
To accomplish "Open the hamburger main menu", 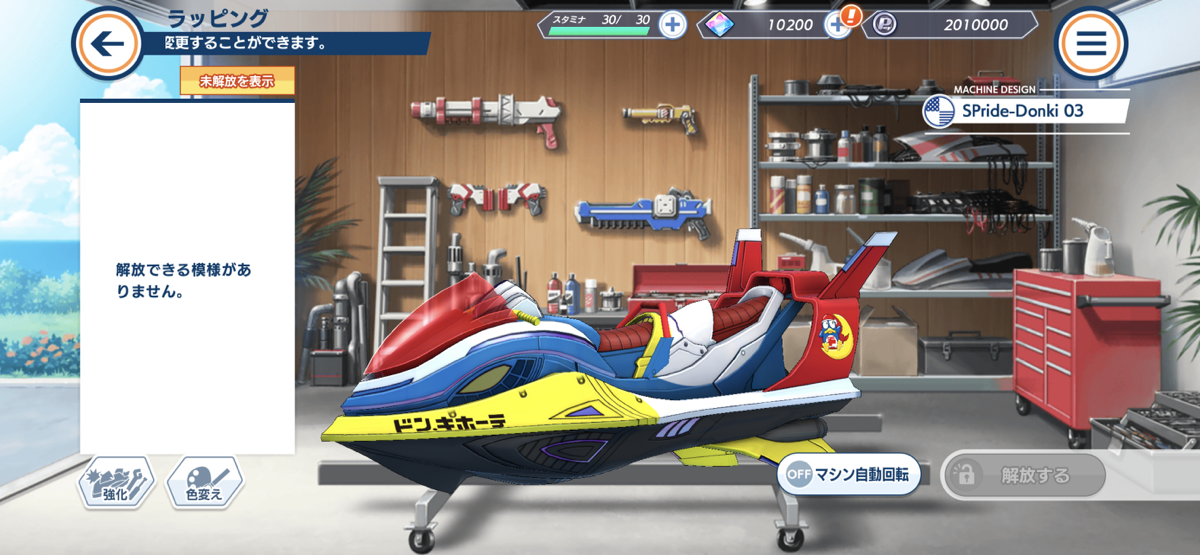I will 1090,43.
